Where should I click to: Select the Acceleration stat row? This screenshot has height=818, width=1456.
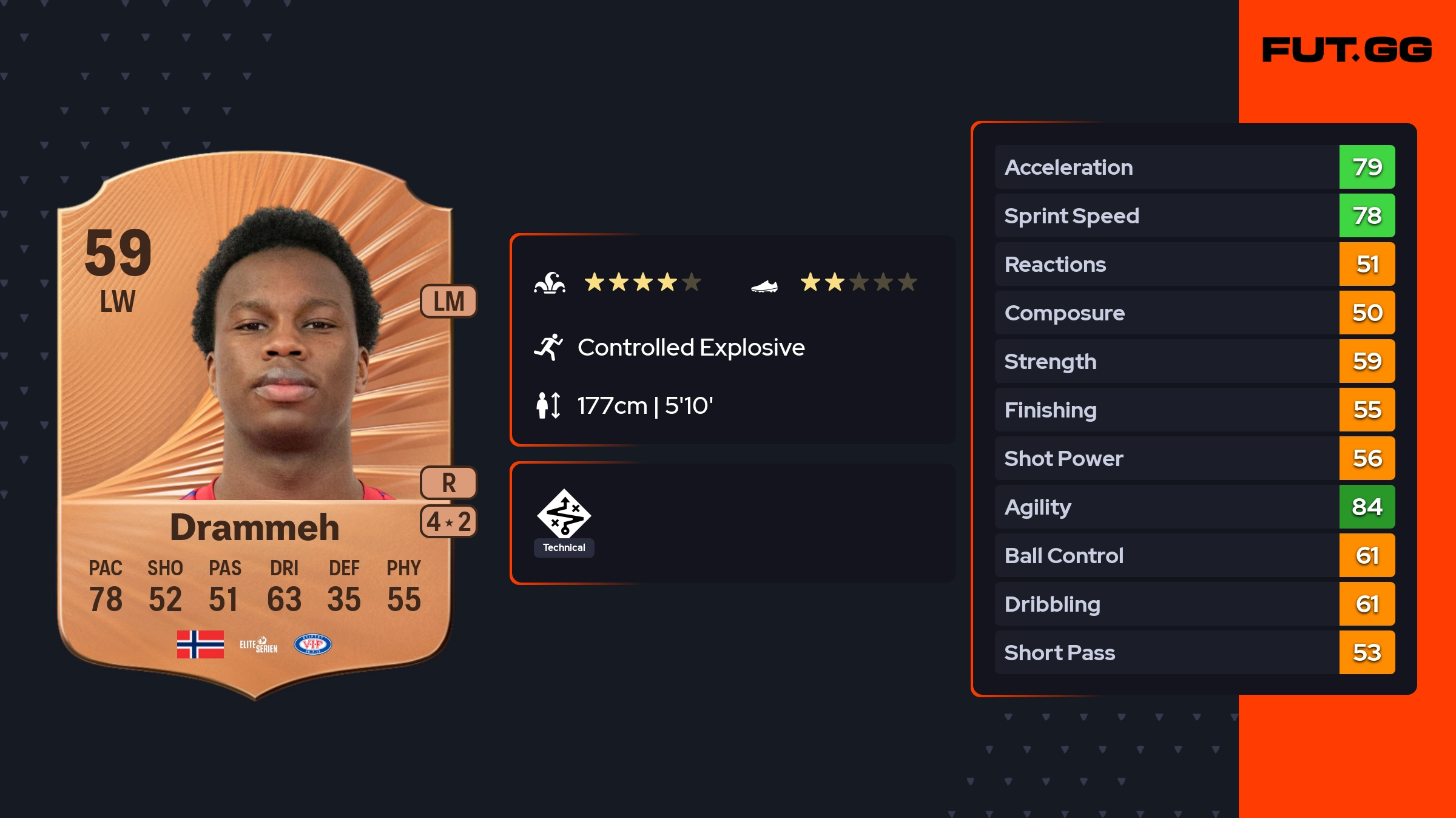(x=1194, y=167)
